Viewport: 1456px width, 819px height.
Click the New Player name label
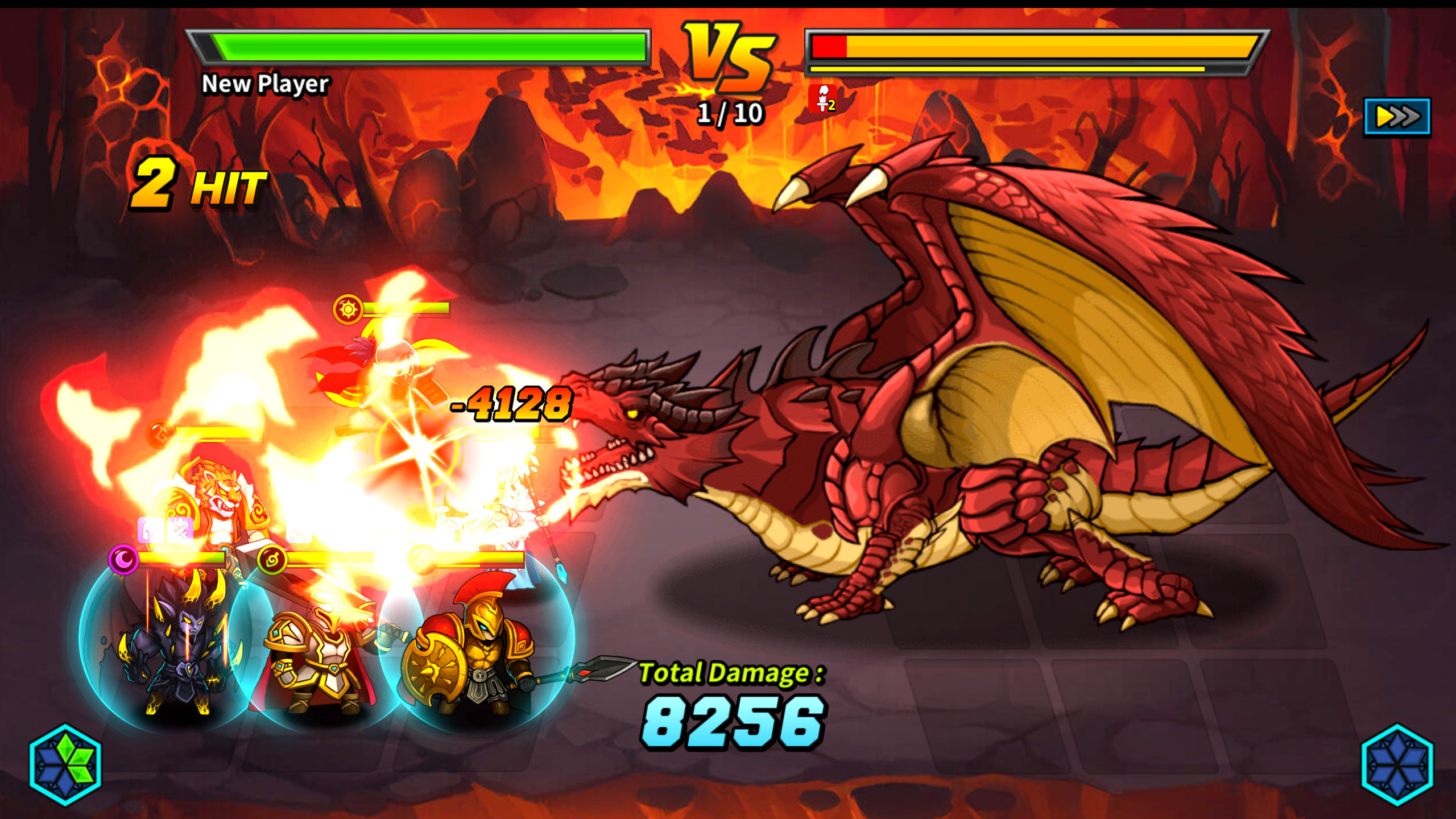[x=265, y=84]
